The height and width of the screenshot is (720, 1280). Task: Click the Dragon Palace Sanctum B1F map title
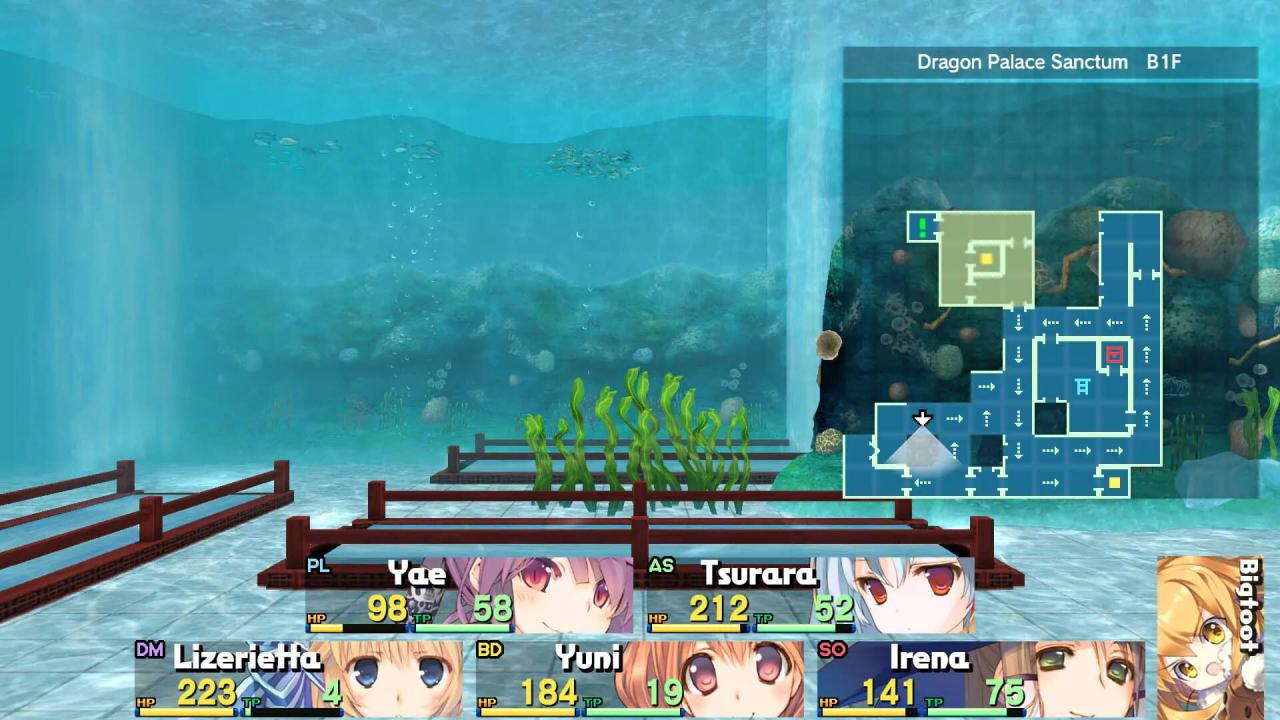(x=1049, y=62)
